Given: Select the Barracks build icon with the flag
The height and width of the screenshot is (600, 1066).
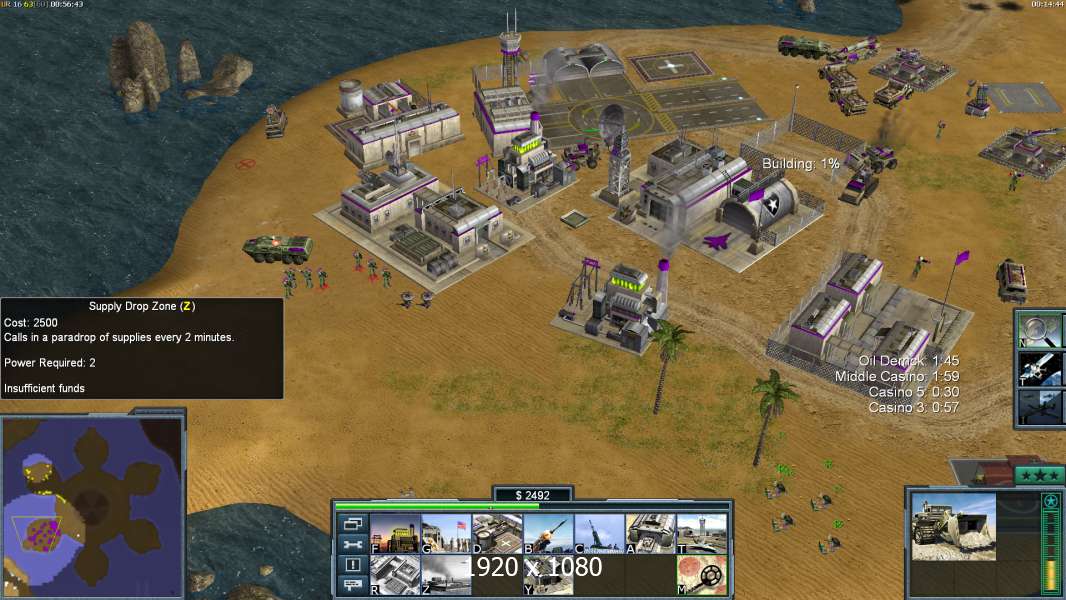Looking at the screenshot, I should click(x=445, y=533).
